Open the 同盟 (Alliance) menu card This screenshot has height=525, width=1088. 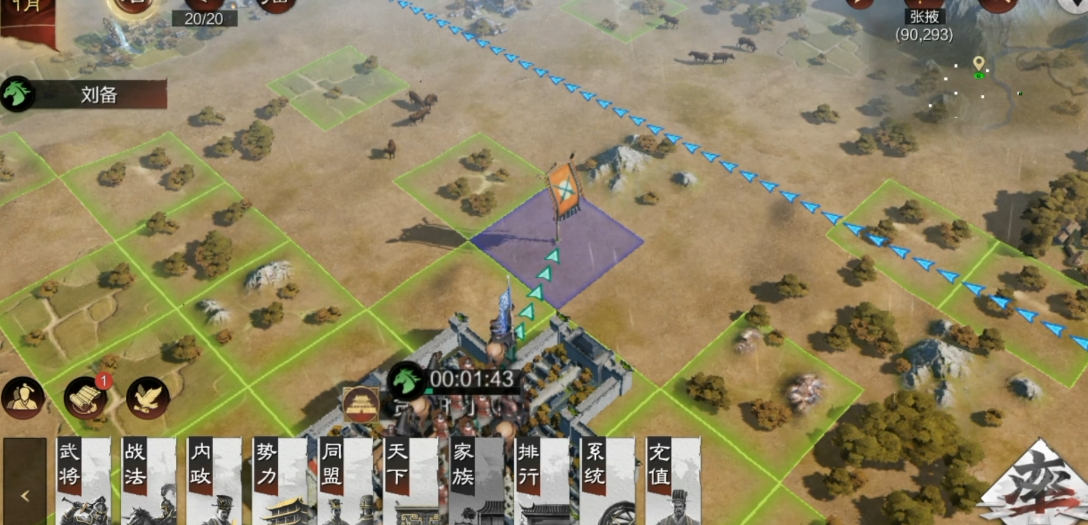[344, 481]
